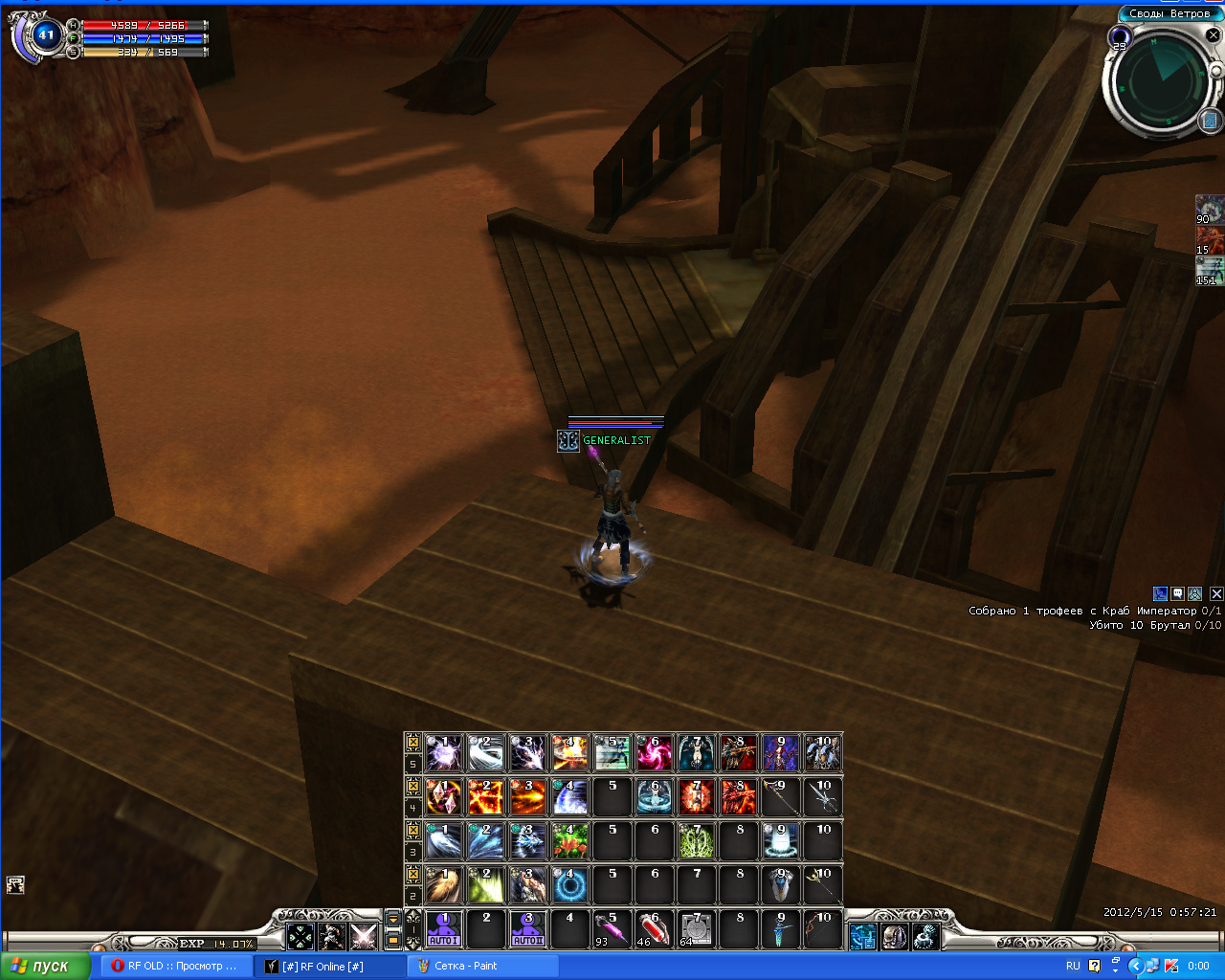Use the red potion with 46 count
This screenshot has height=980, width=1225.
[654, 928]
